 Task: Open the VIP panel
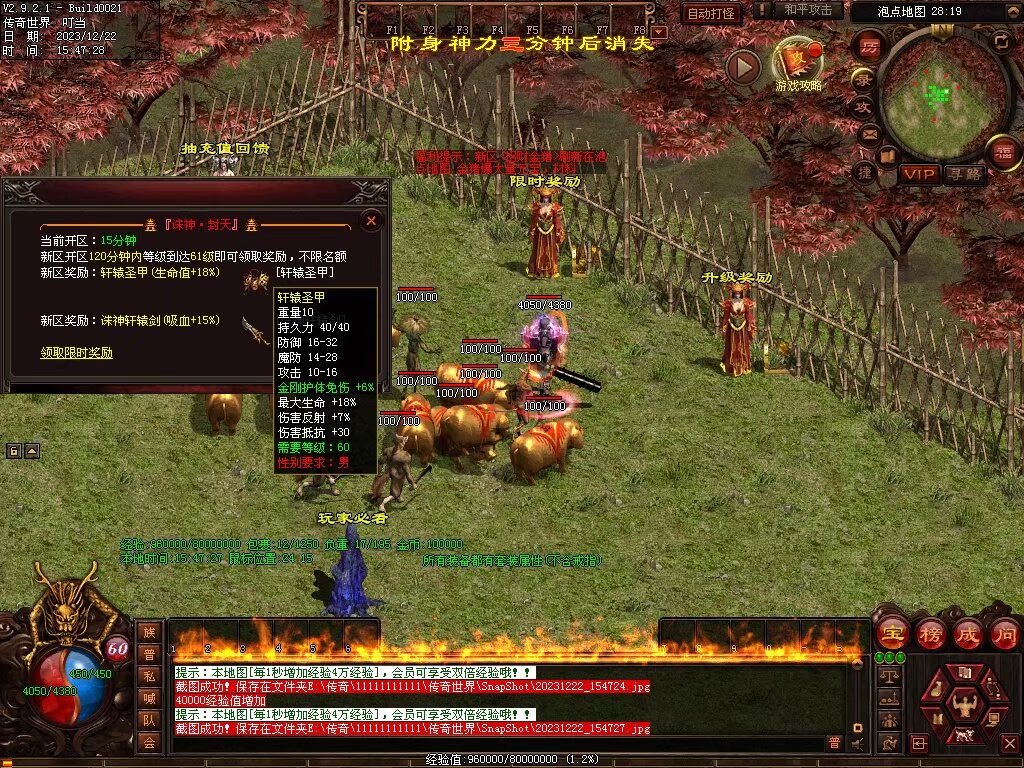pyautogui.click(x=918, y=173)
